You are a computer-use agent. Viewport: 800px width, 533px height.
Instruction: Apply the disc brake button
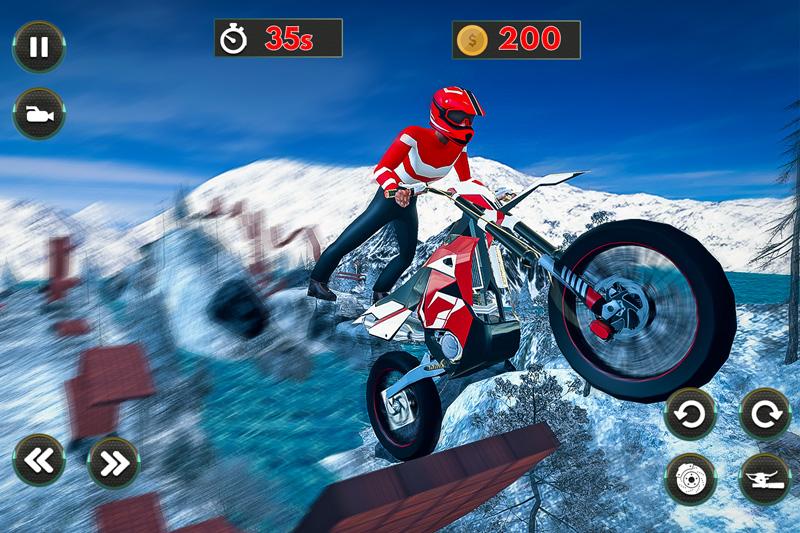pyautogui.click(x=690, y=478)
